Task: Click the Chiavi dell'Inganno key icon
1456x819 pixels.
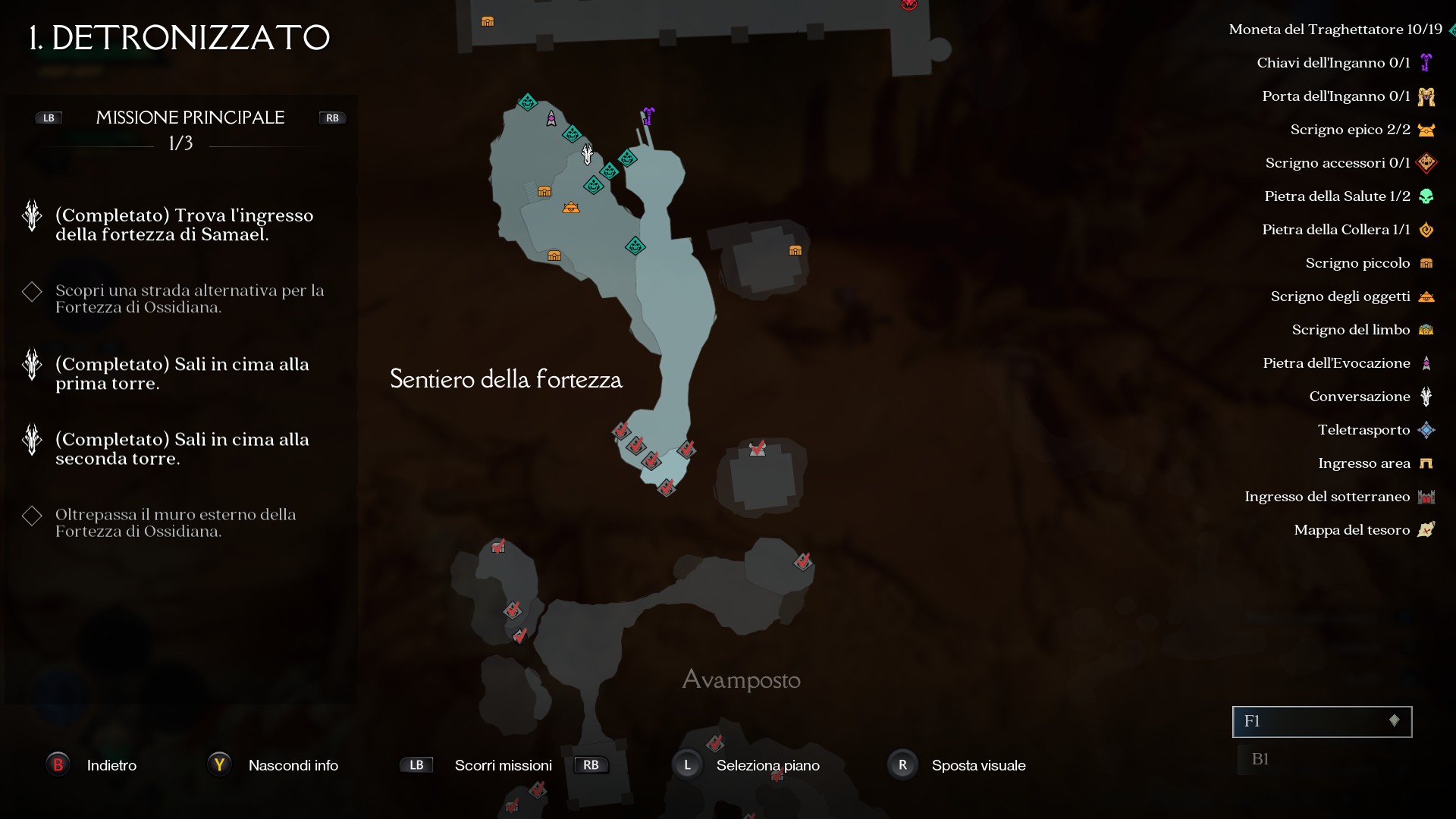Action: point(1426,62)
